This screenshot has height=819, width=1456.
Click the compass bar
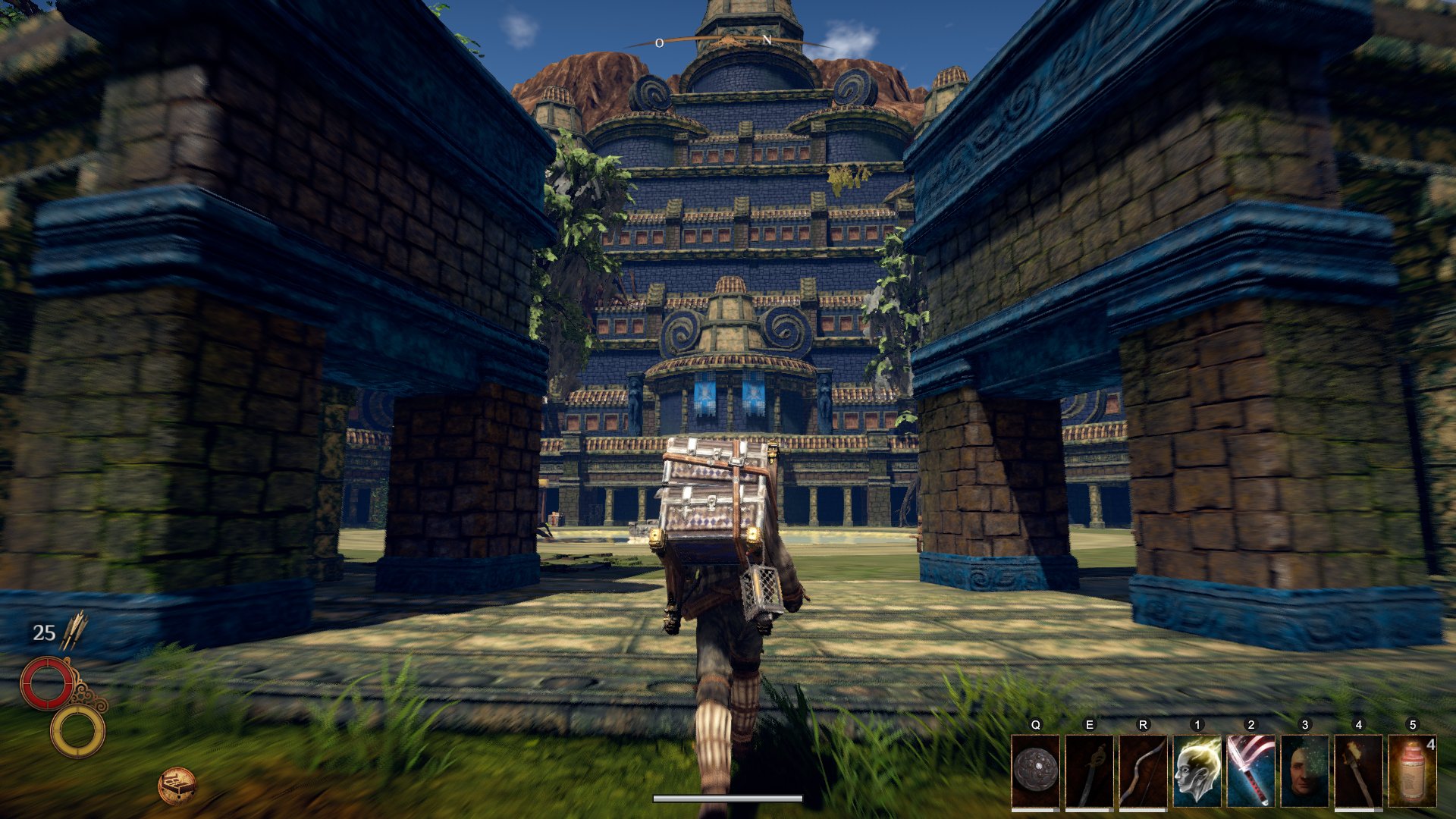pyautogui.click(x=726, y=40)
